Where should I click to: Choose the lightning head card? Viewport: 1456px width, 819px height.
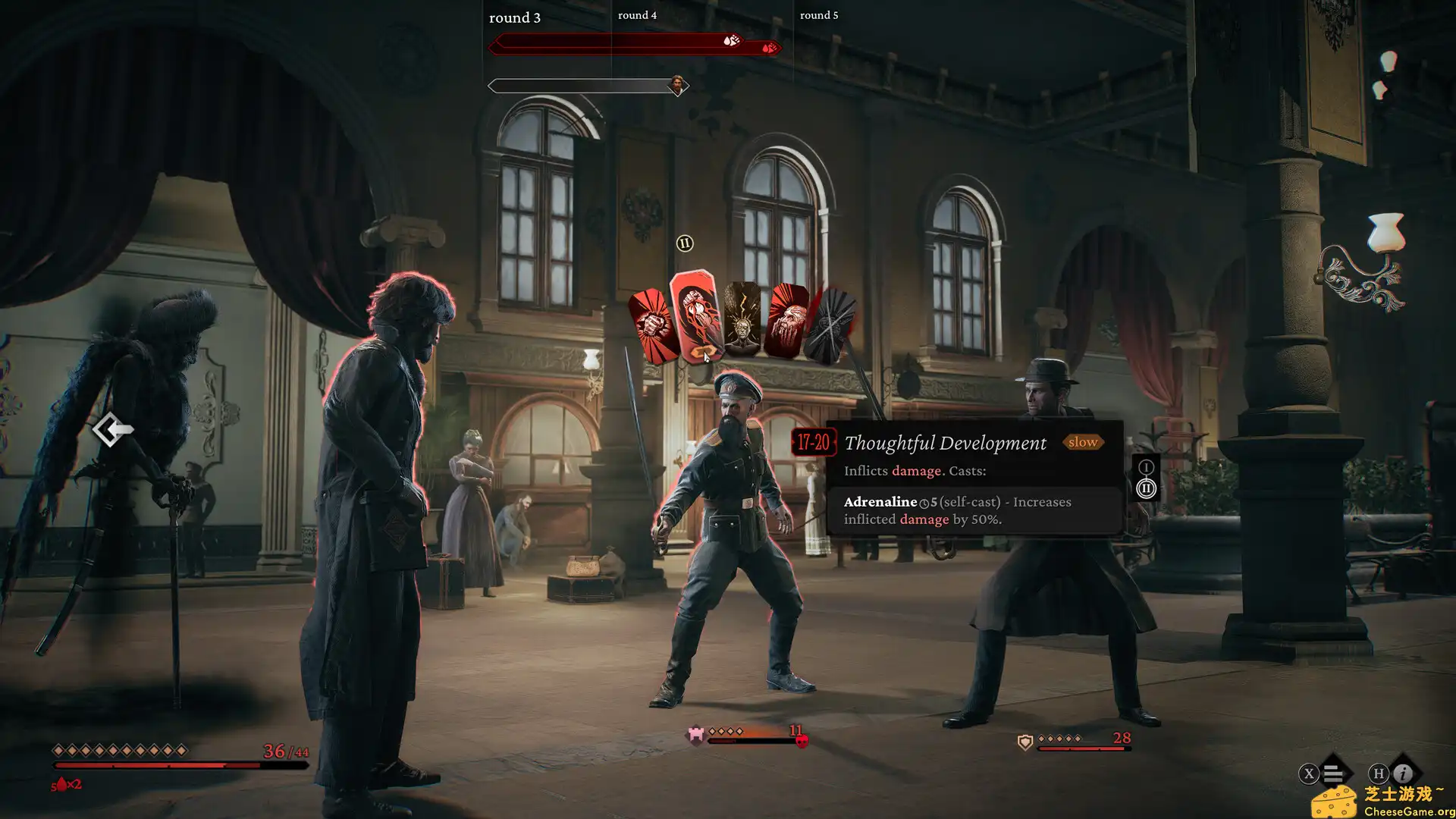click(742, 319)
